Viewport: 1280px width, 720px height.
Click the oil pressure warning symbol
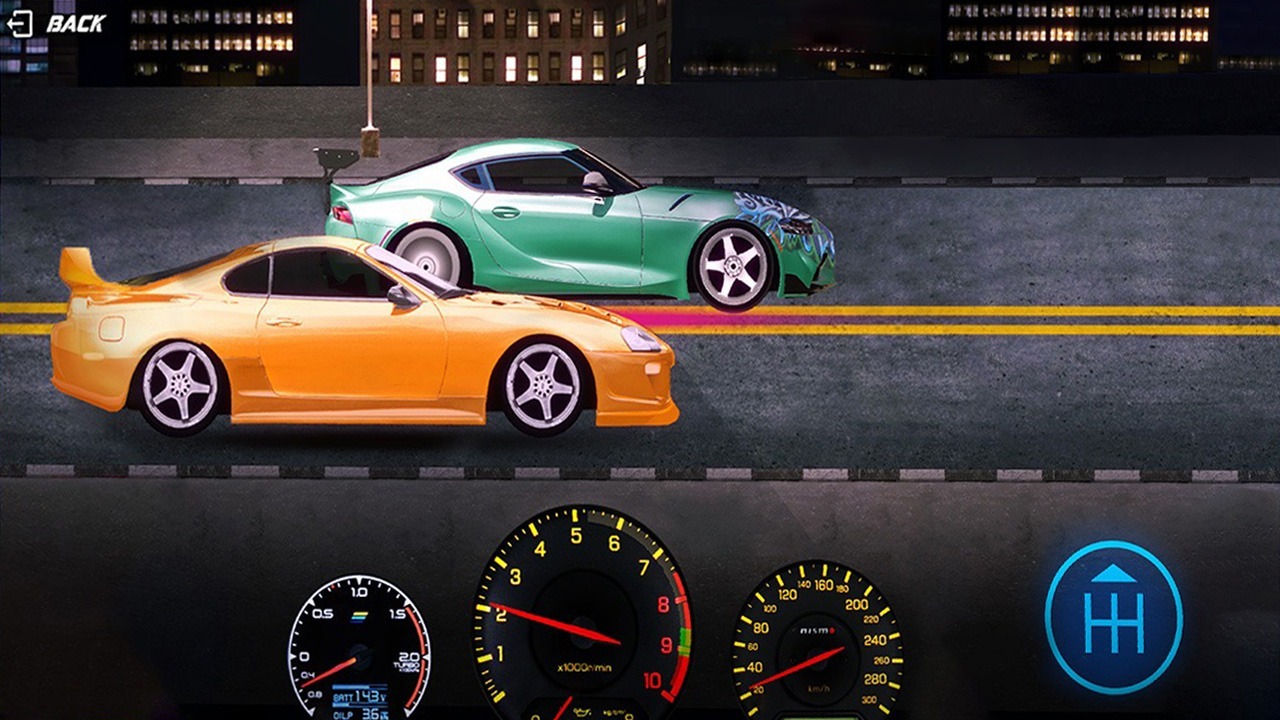tap(583, 712)
